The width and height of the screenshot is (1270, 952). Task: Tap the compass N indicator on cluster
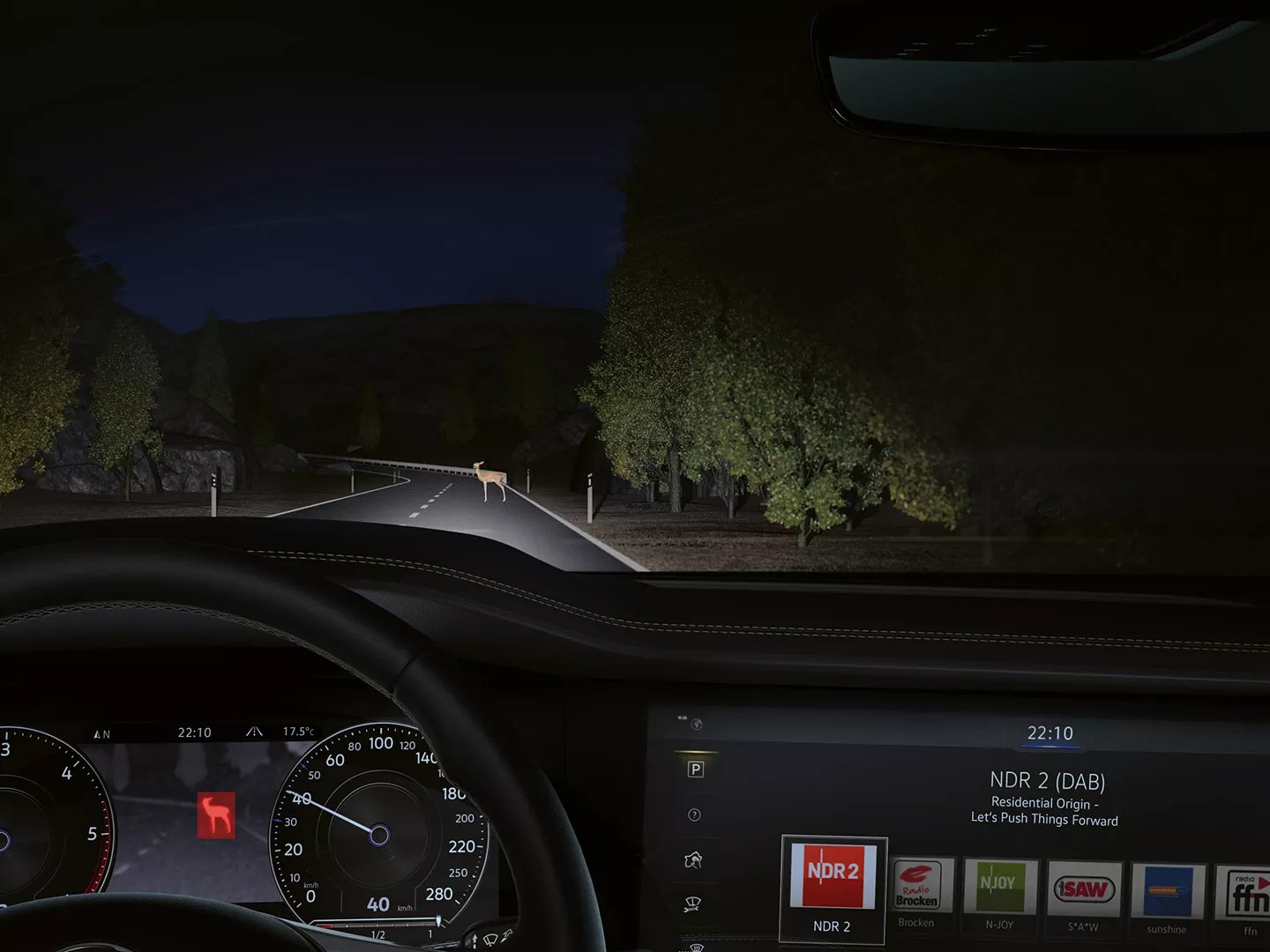coord(103,733)
